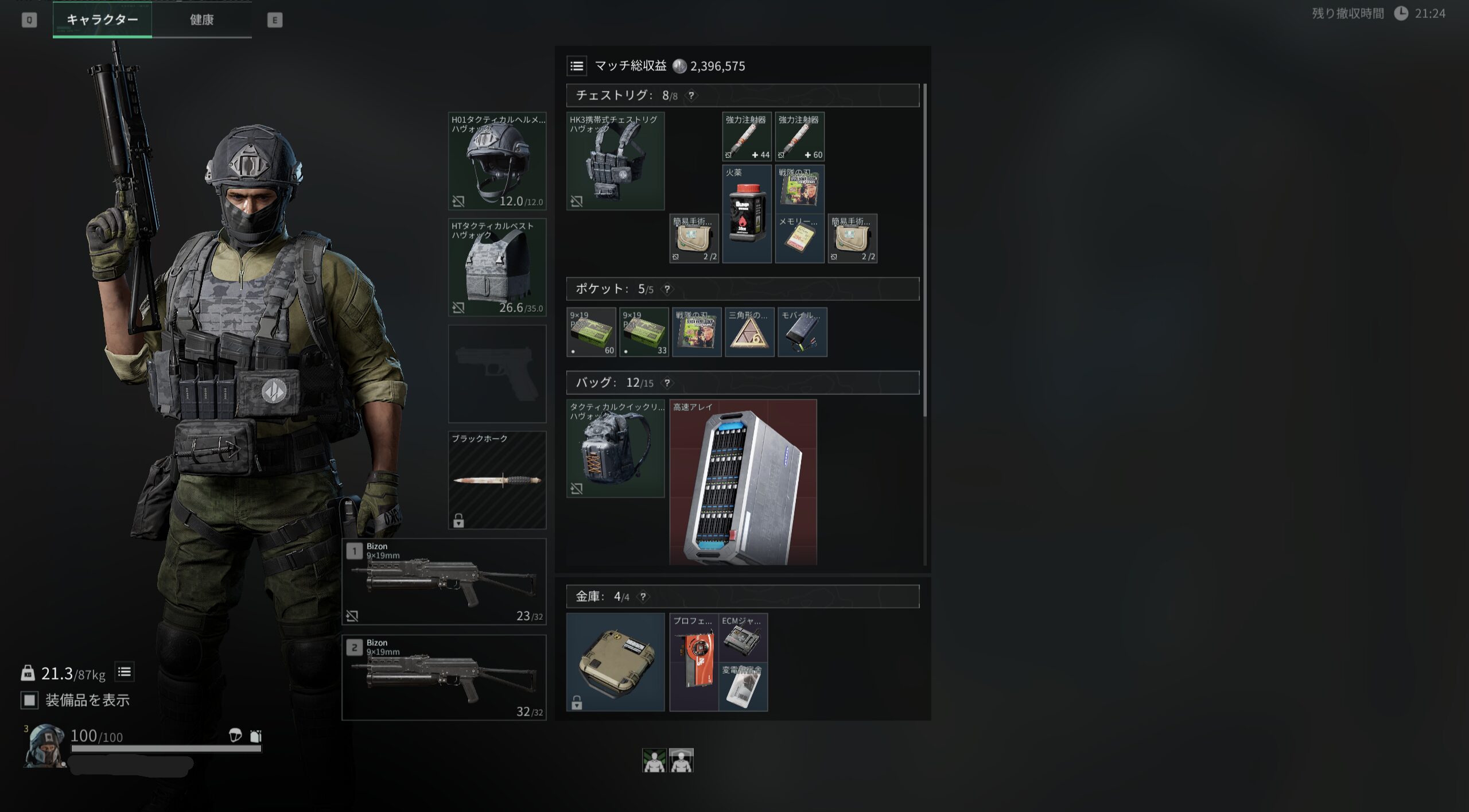Select the Bizon in weapon slot 2

point(444,678)
